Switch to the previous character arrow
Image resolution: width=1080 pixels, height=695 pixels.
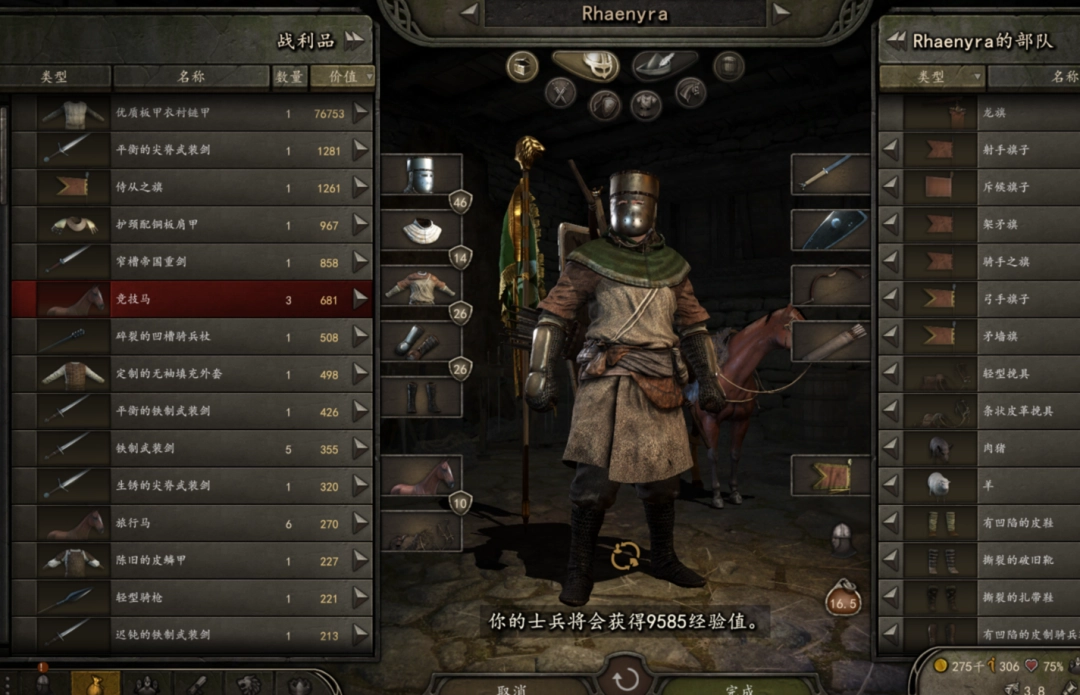[468, 13]
